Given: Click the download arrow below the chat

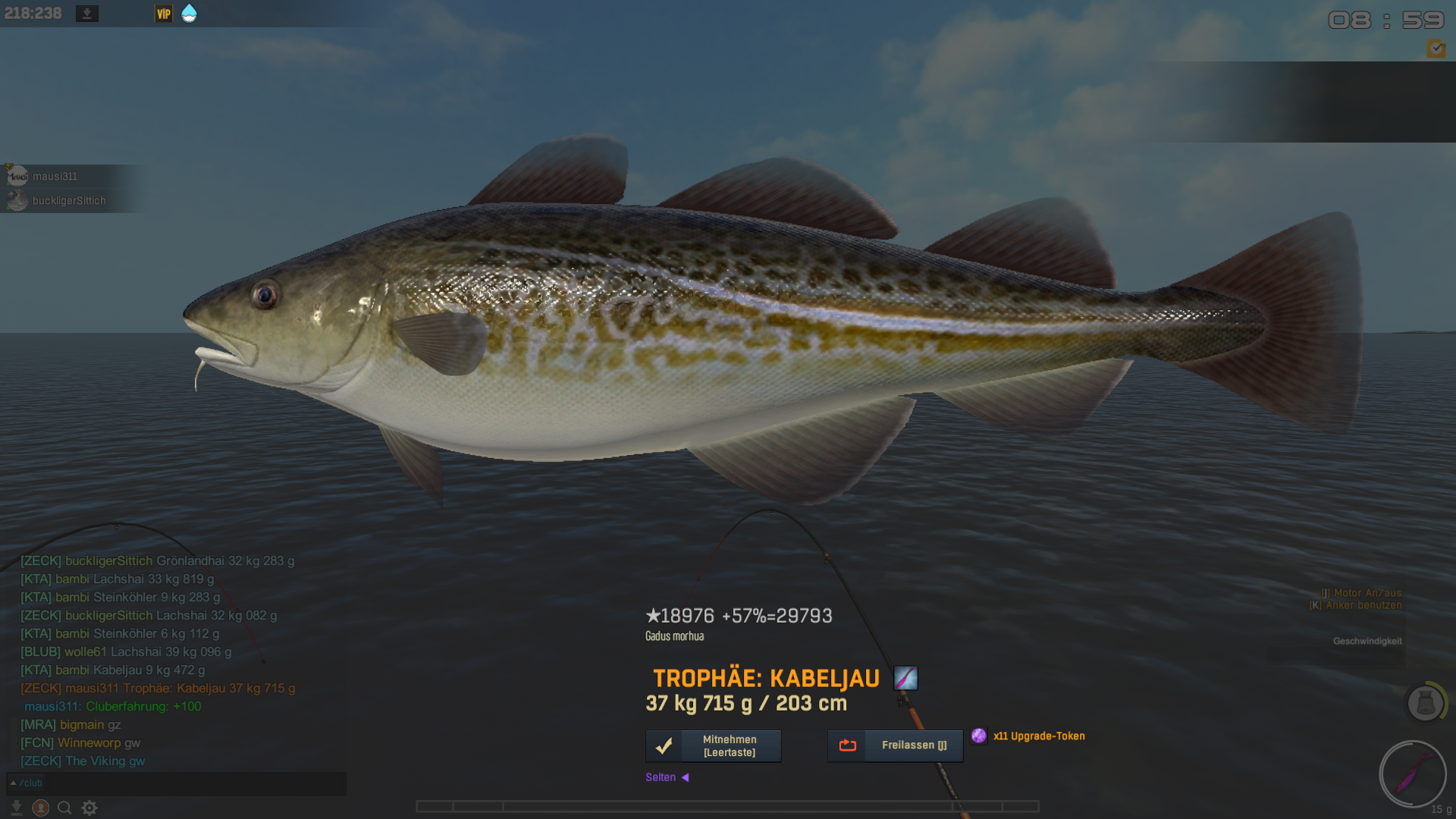Looking at the screenshot, I should pyautogui.click(x=17, y=808).
